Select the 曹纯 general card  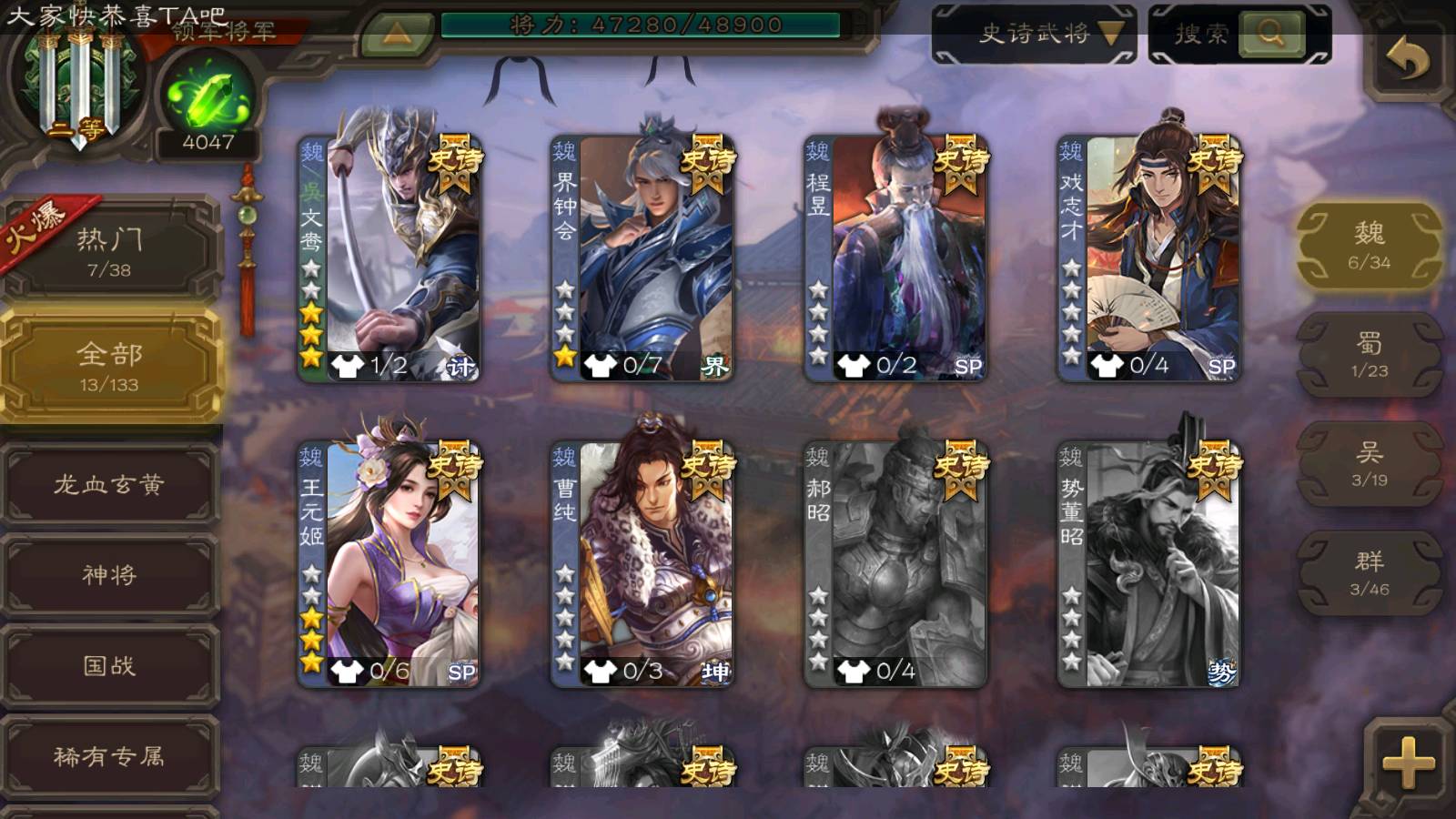pyautogui.click(x=642, y=564)
